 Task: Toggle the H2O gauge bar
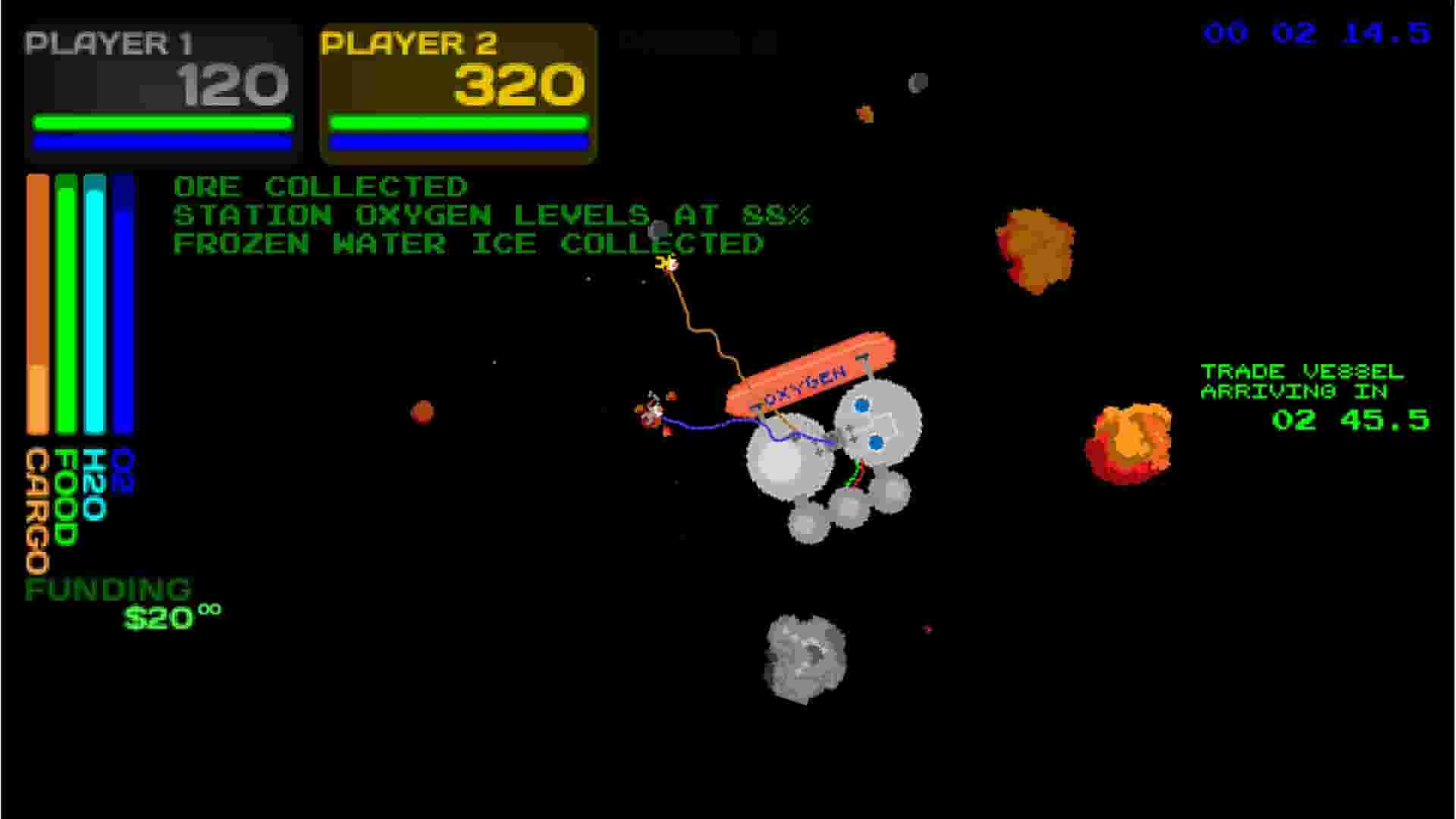click(x=96, y=303)
